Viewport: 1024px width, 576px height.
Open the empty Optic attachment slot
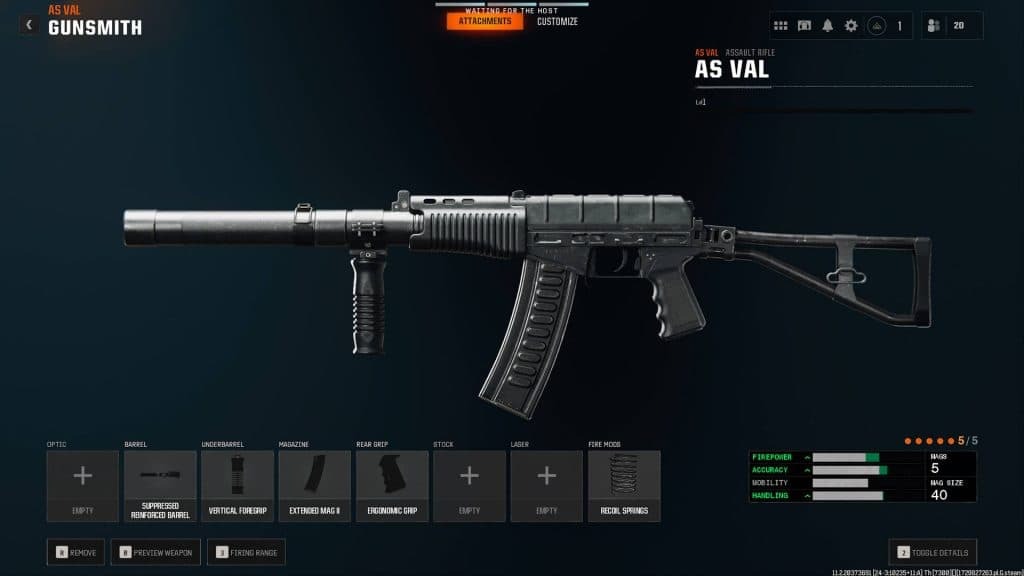coord(83,486)
